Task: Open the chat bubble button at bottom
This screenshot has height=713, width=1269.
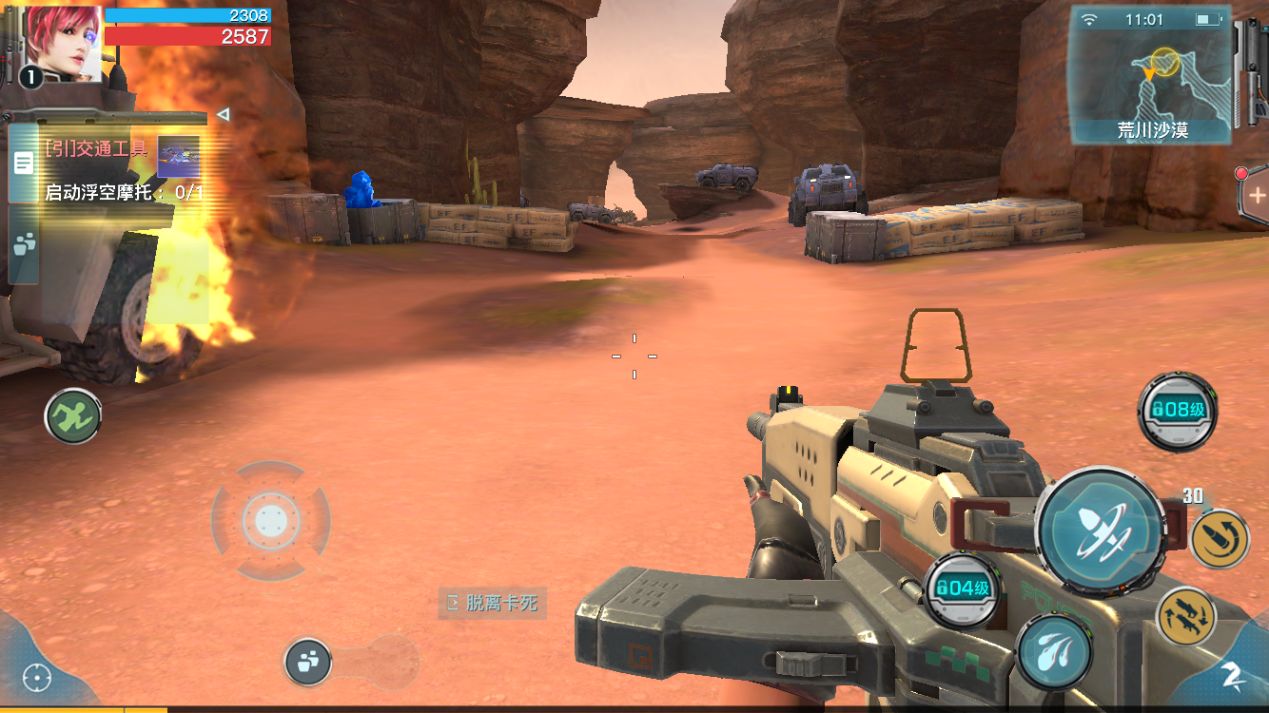Action: tap(308, 661)
